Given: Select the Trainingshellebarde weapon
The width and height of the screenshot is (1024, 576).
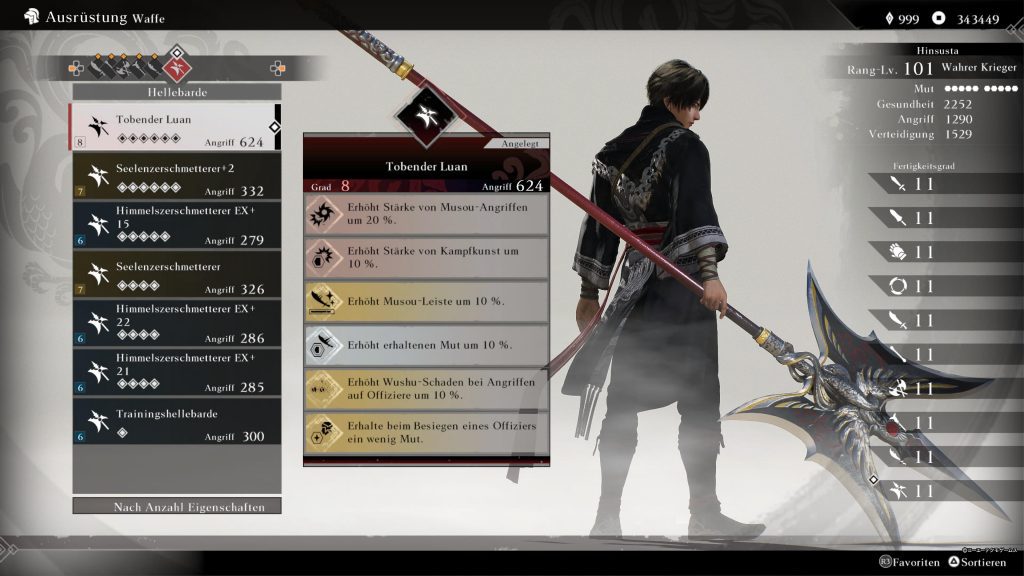Looking at the screenshot, I should pyautogui.click(x=177, y=421).
